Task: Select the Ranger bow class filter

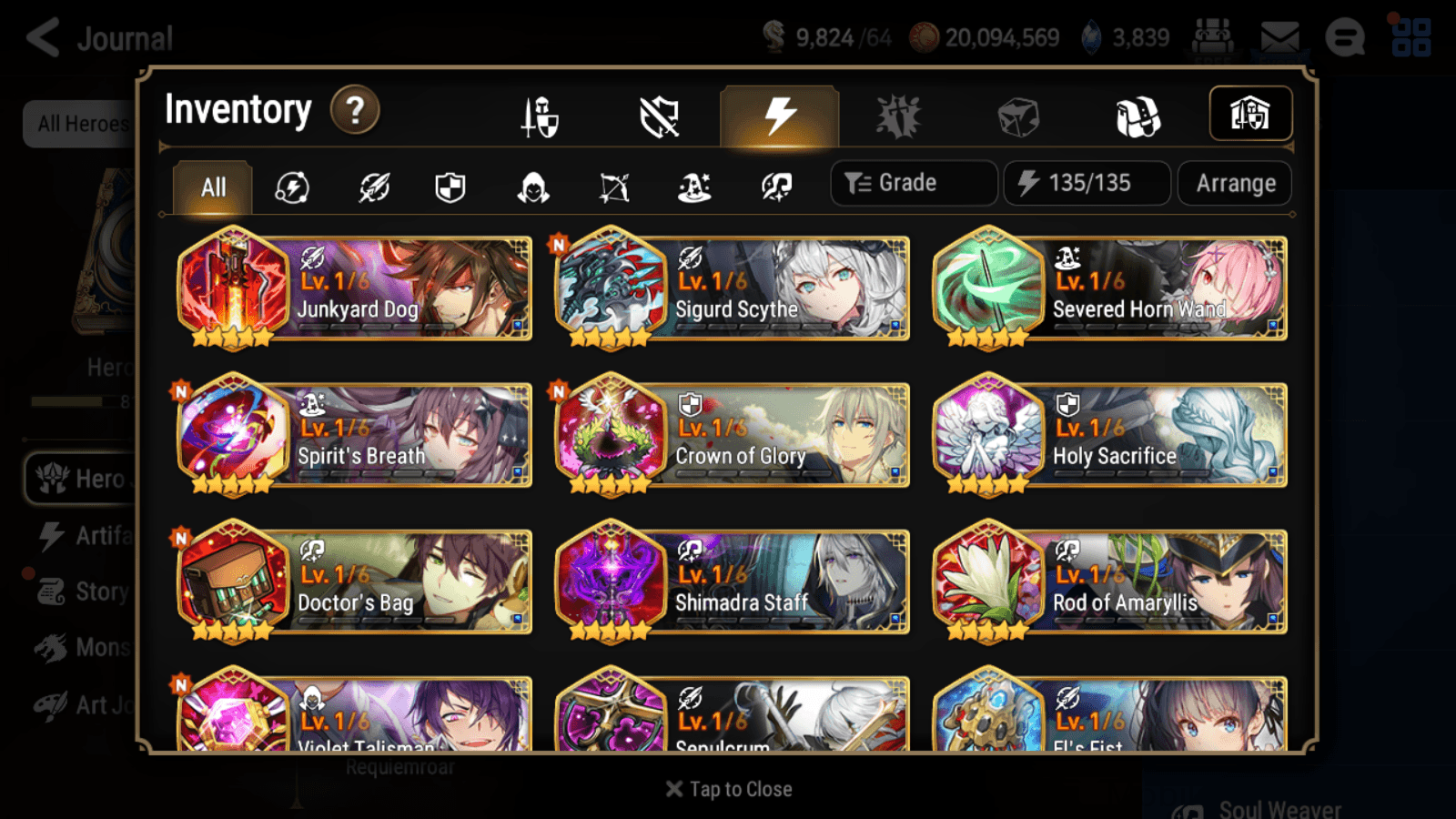Action: click(612, 187)
